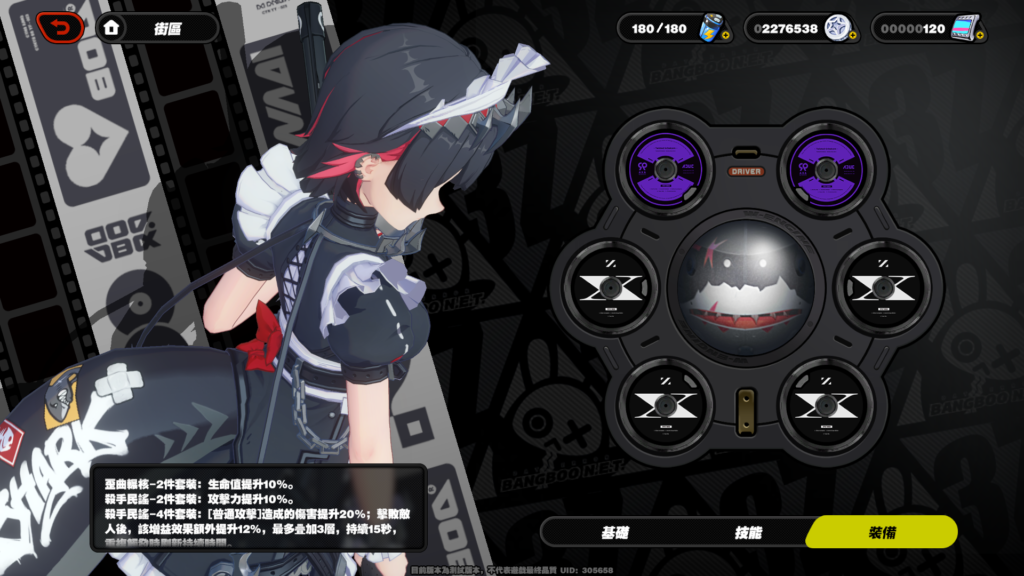The width and height of the screenshot is (1024, 576).
Task: Switch to the 基礎 tab
Action: (x=615, y=532)
